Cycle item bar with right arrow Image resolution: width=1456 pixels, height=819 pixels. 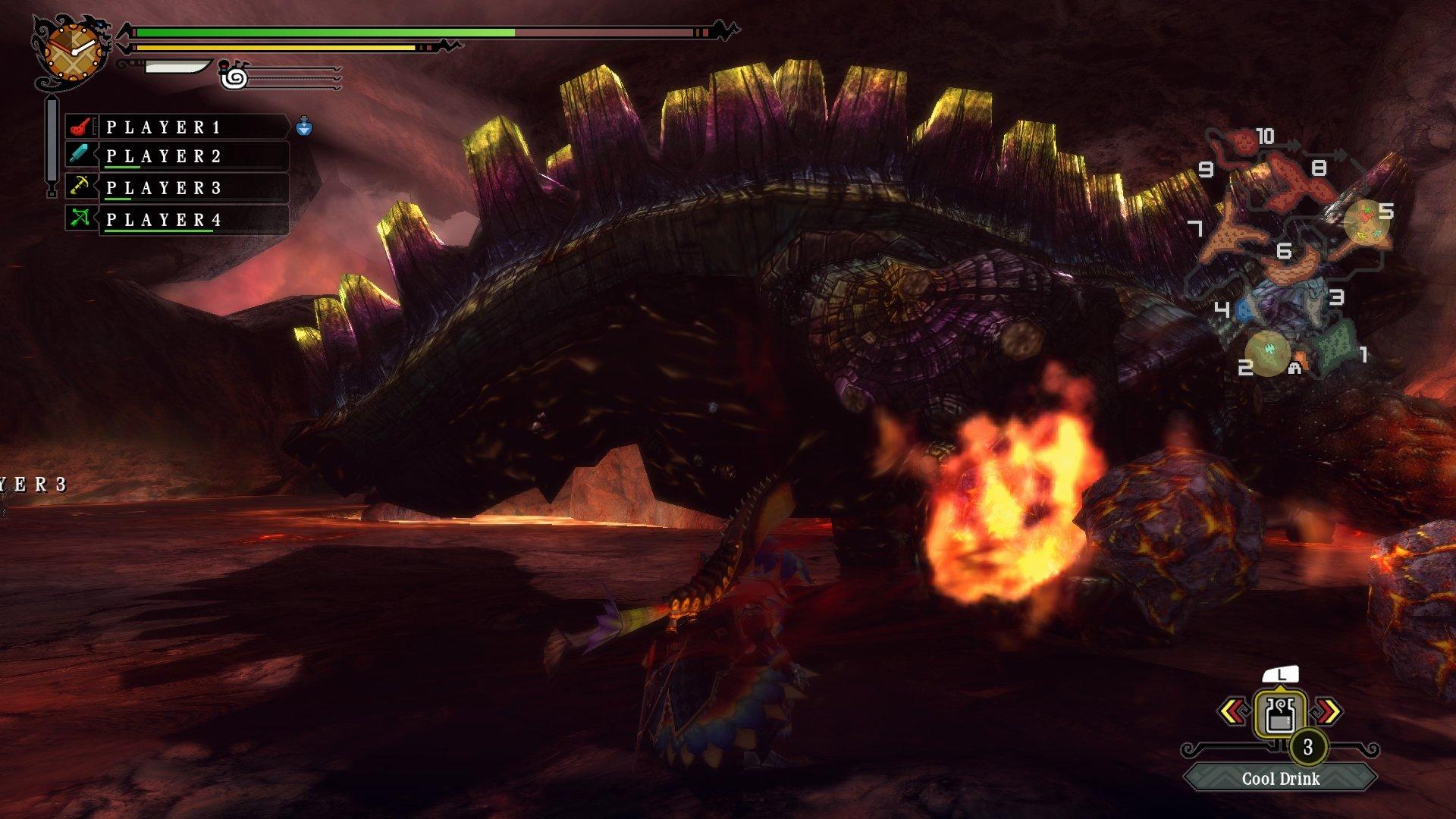point(1328,711)
